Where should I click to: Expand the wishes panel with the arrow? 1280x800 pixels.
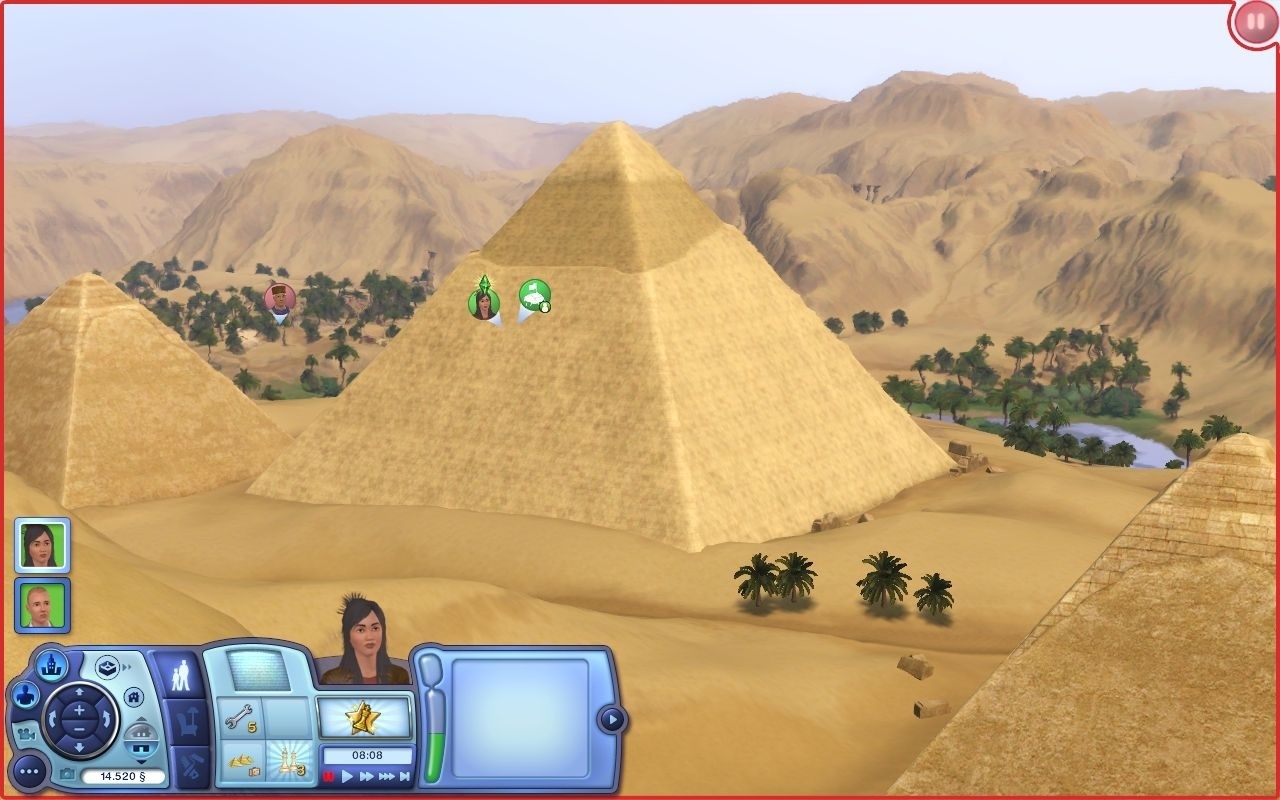click(x=610, y=717)
